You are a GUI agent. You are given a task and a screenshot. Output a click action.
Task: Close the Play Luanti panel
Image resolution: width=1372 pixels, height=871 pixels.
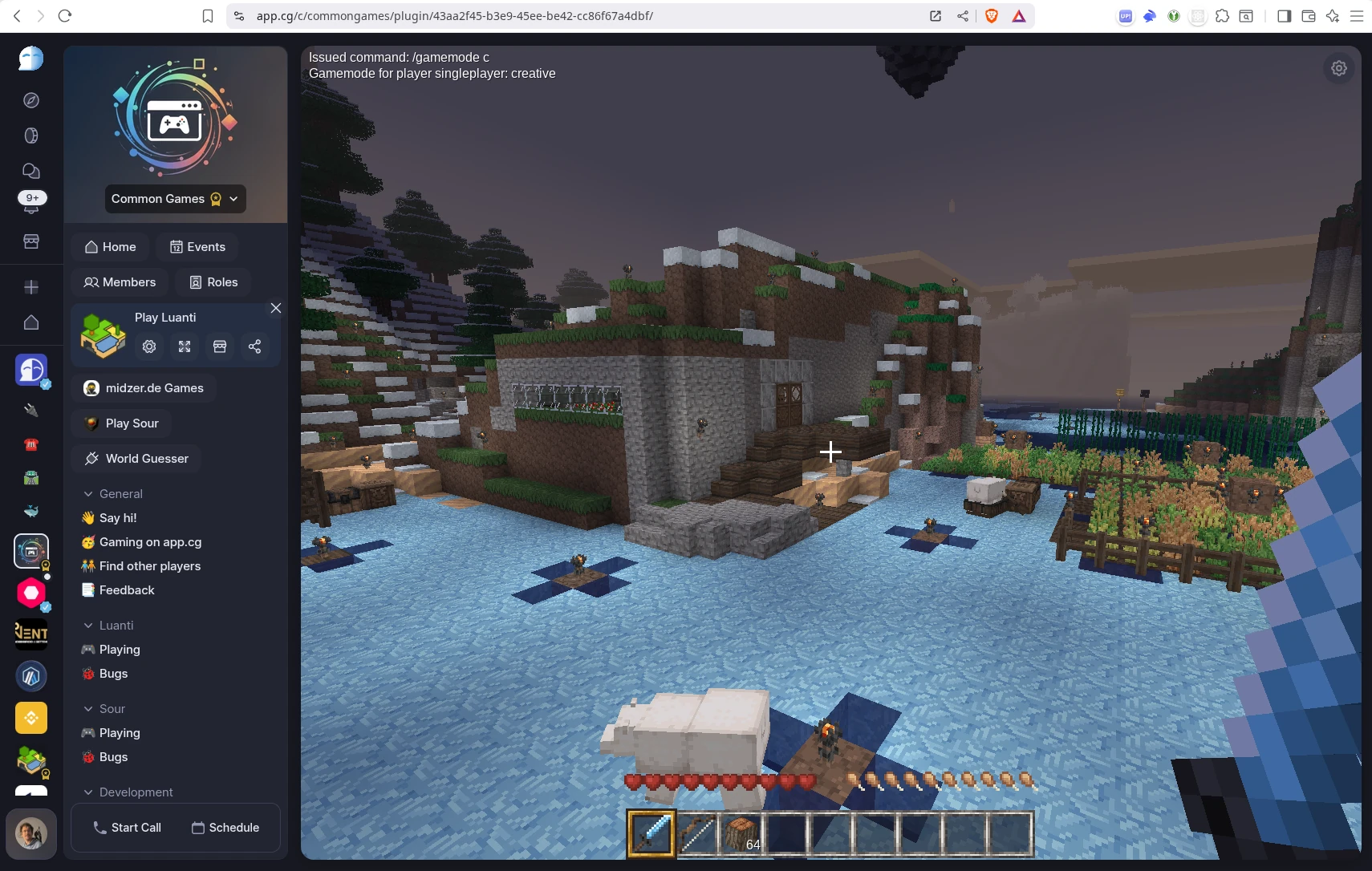coord(275,308)
